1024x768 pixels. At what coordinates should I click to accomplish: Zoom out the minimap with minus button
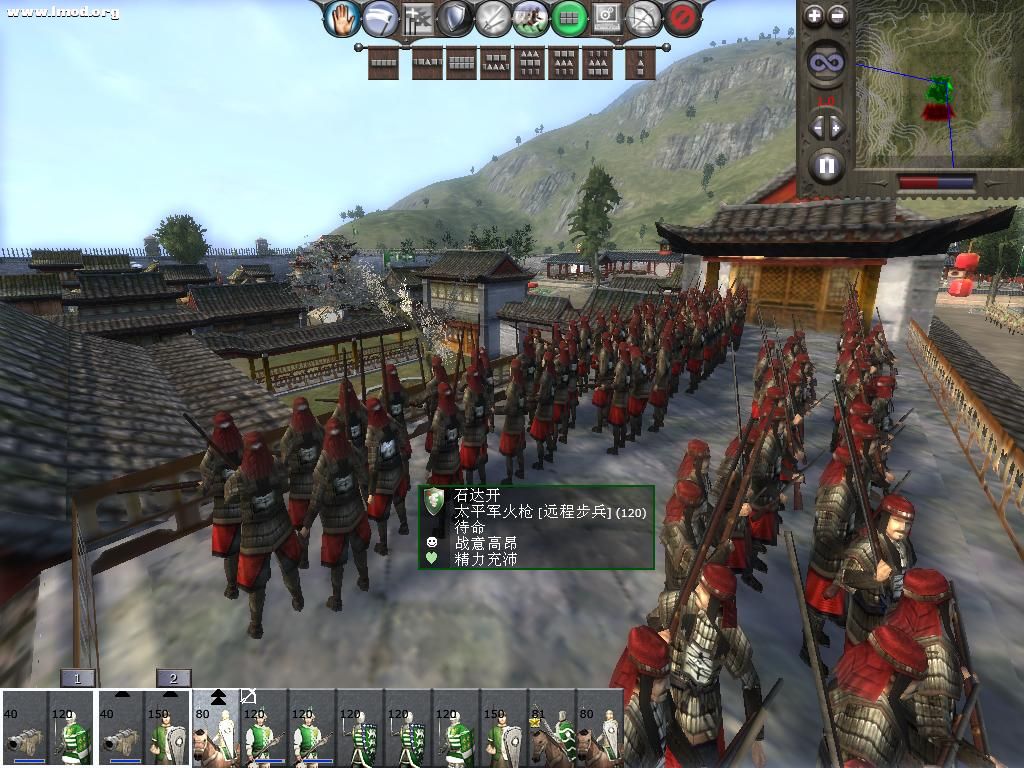(x=838, y=15)
